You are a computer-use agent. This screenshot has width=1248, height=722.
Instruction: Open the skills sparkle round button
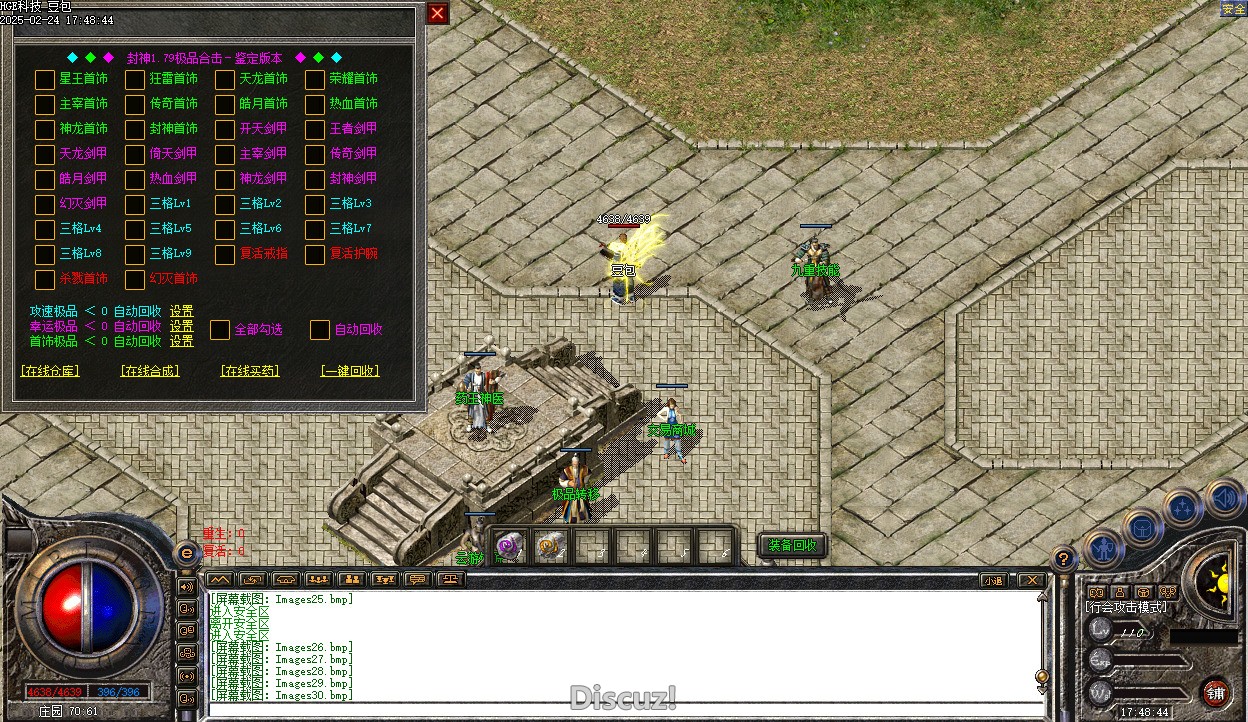pyautogui.click(x=1183, y=507)
